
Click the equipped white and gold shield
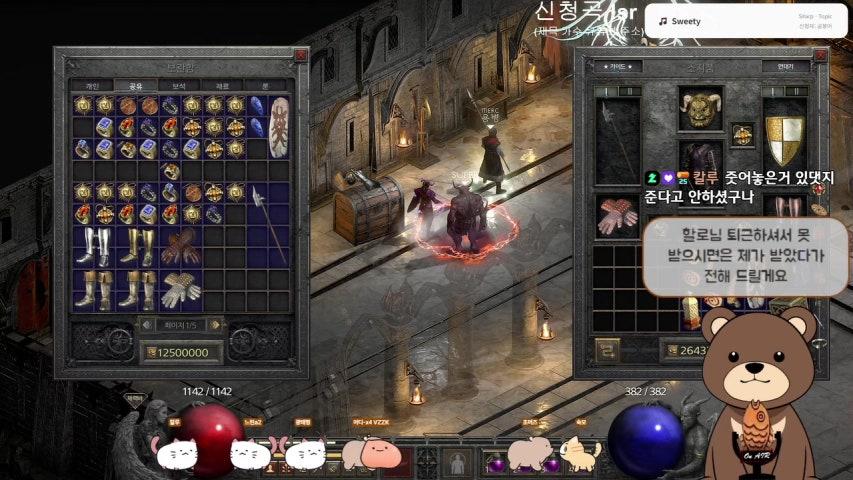(x=784, y=140)
